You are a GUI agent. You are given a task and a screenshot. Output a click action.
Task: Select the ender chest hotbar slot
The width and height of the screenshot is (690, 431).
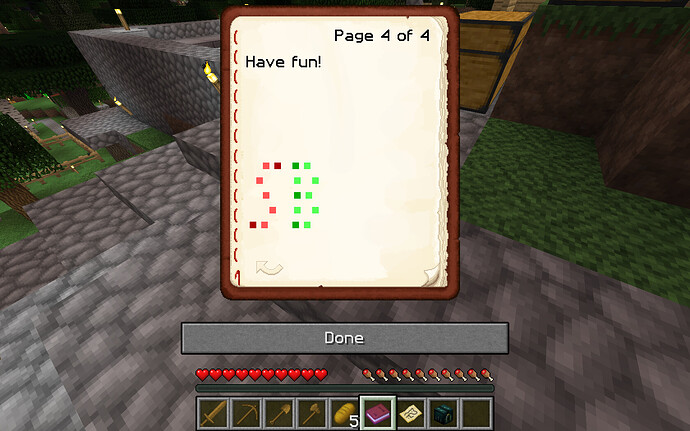(x=442, y=413)
